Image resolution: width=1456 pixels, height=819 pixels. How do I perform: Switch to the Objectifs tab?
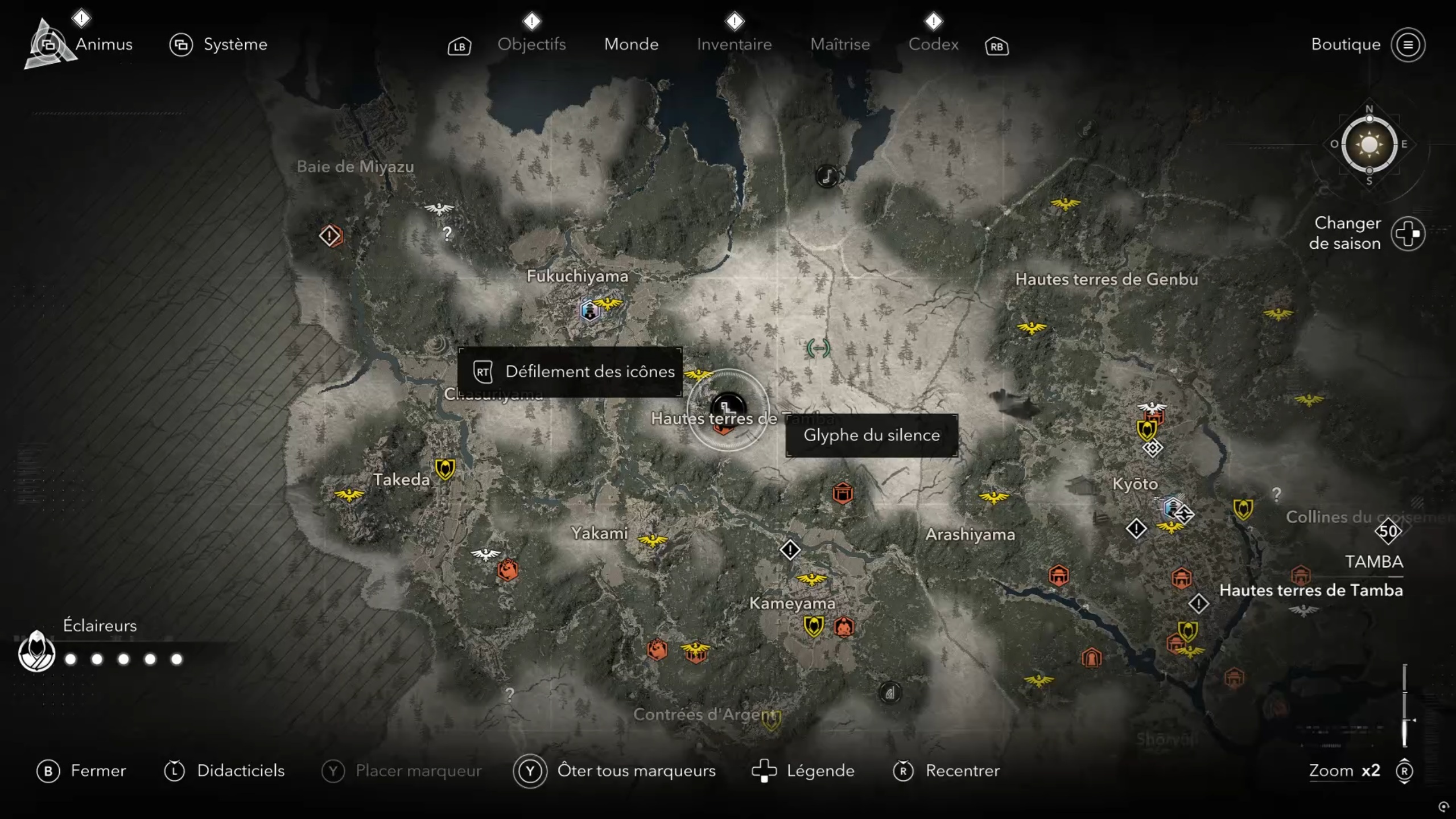point(531,44)
